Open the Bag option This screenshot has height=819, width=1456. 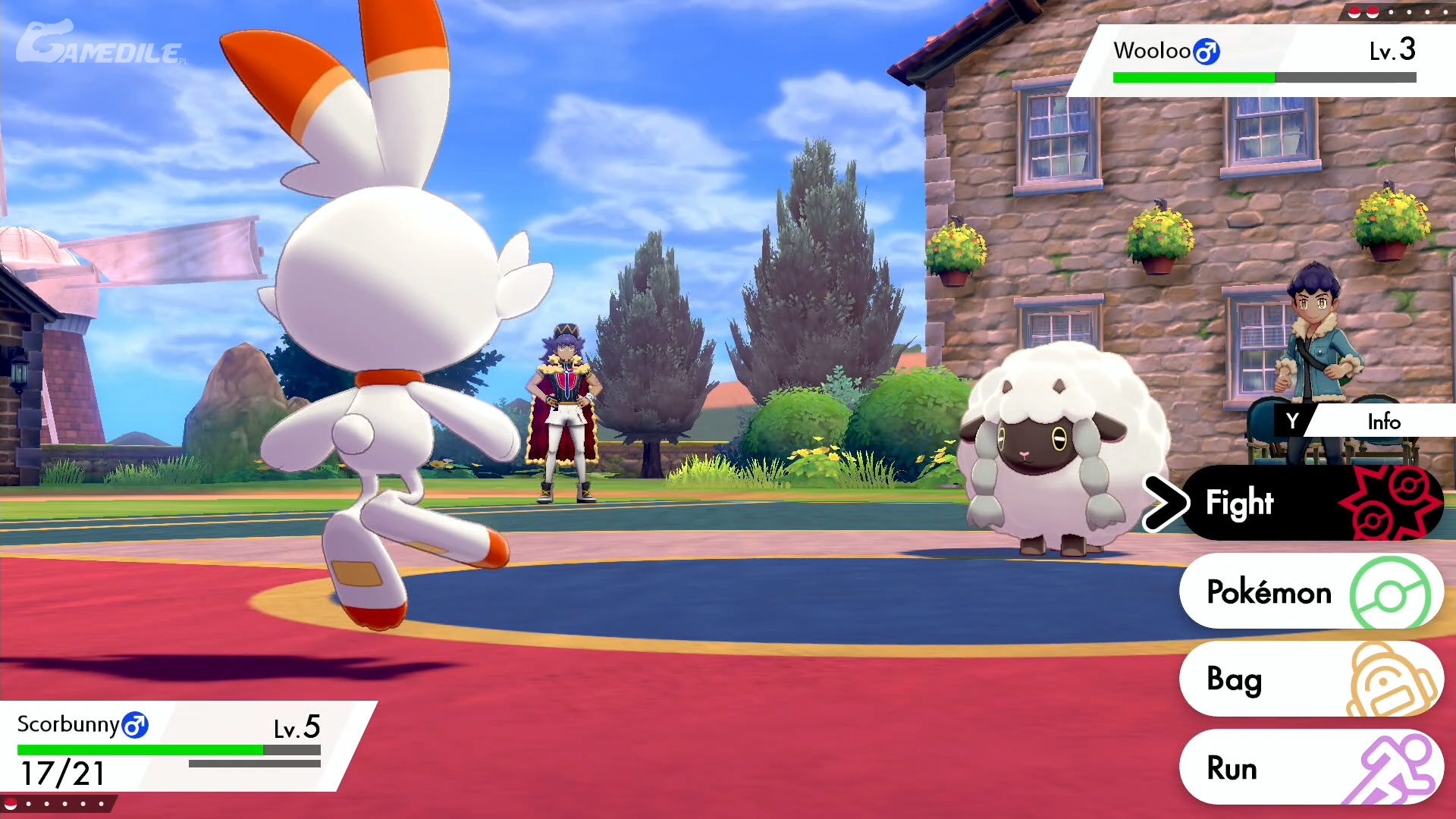click(x=1310, y=679)
